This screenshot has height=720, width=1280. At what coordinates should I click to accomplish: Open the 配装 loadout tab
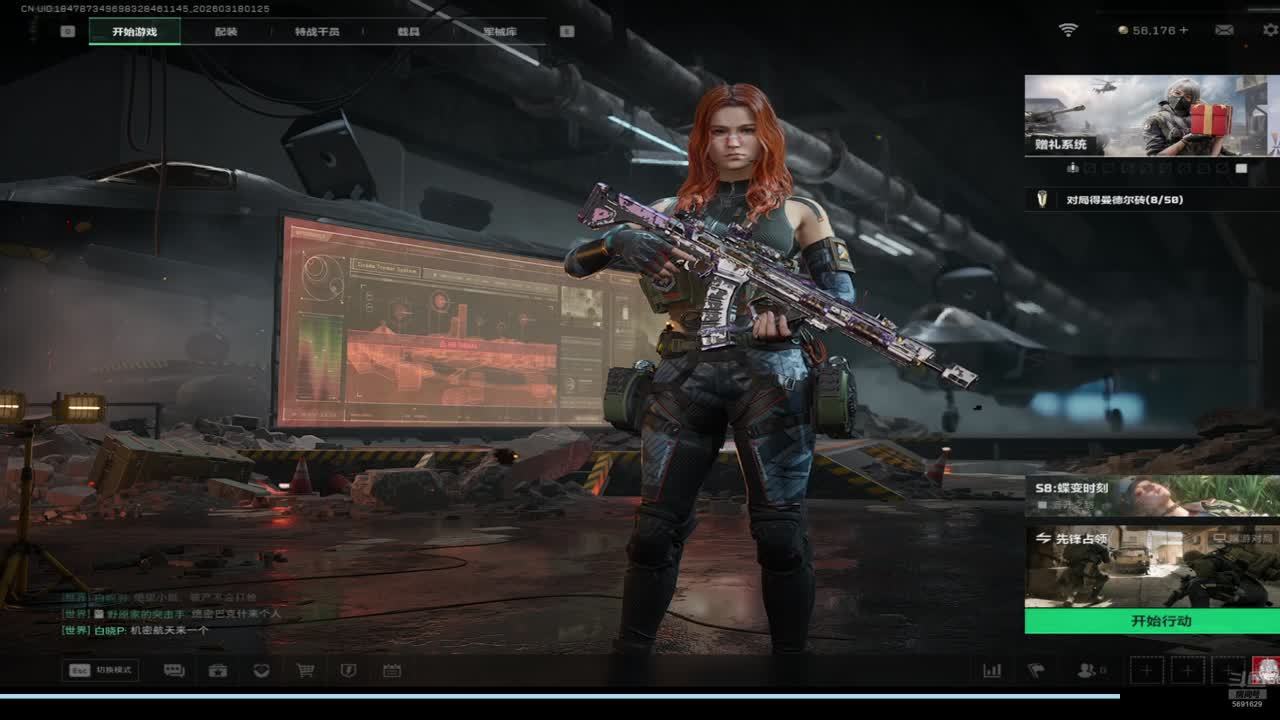pos(226,32)
